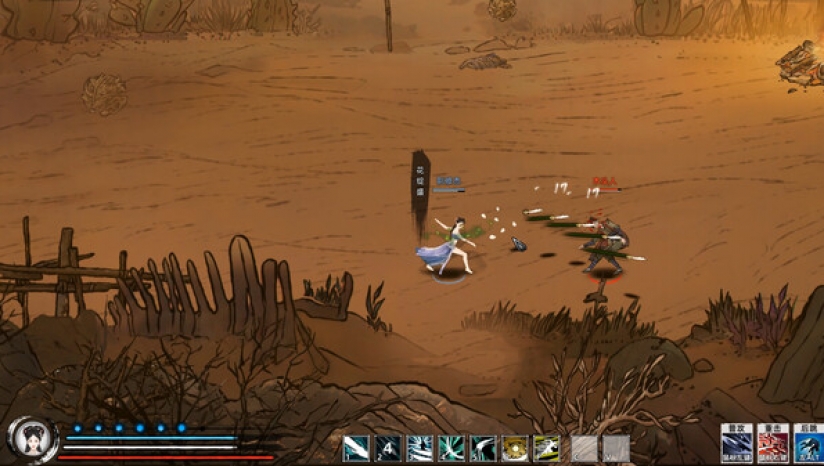Activate the red heavy-attack card
Image resolution: width=824 pixels, height=466 pixels.
tap(772, 444)
